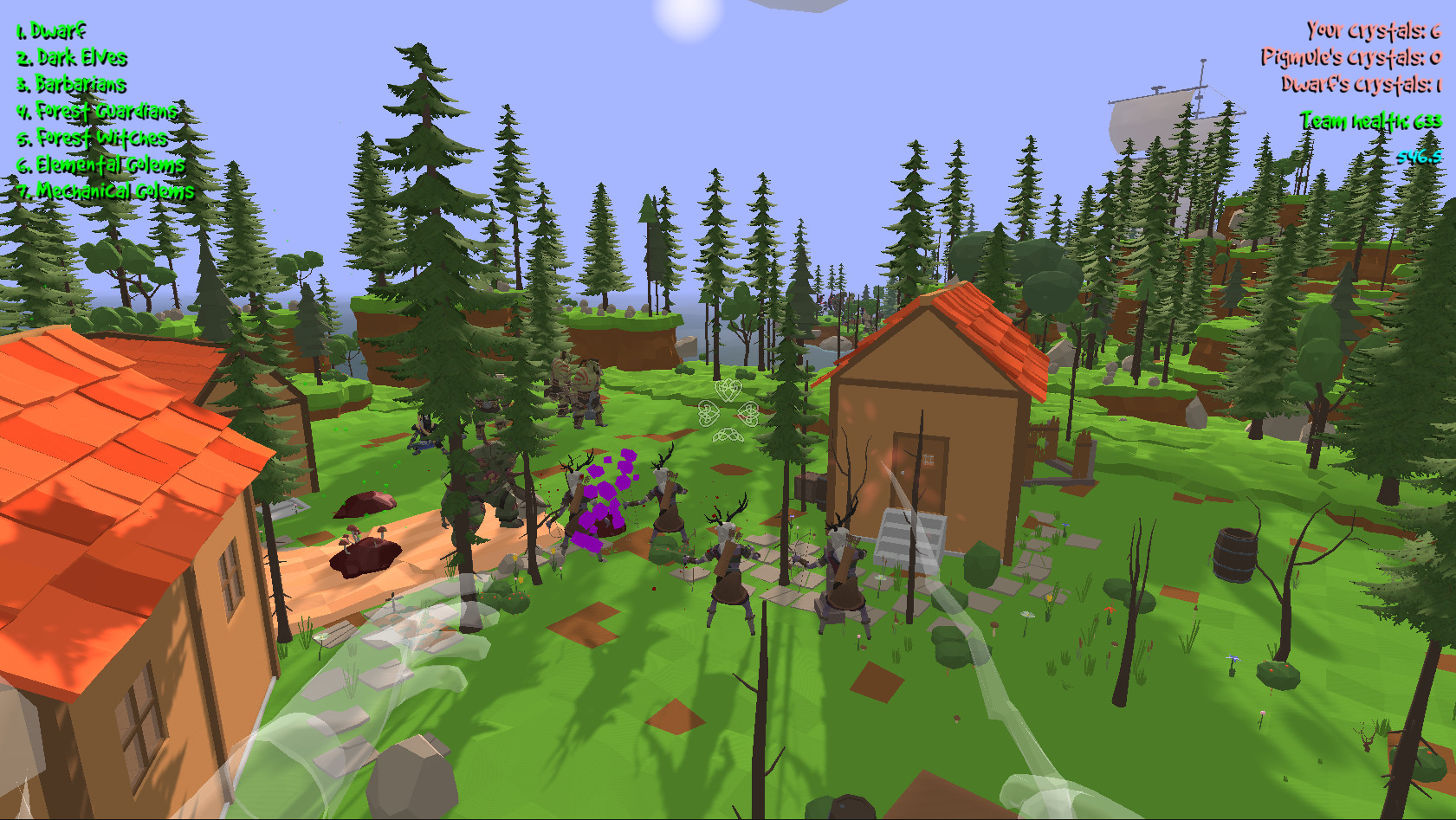Click the 546.5 timer value

click(x=1421, y=156)
